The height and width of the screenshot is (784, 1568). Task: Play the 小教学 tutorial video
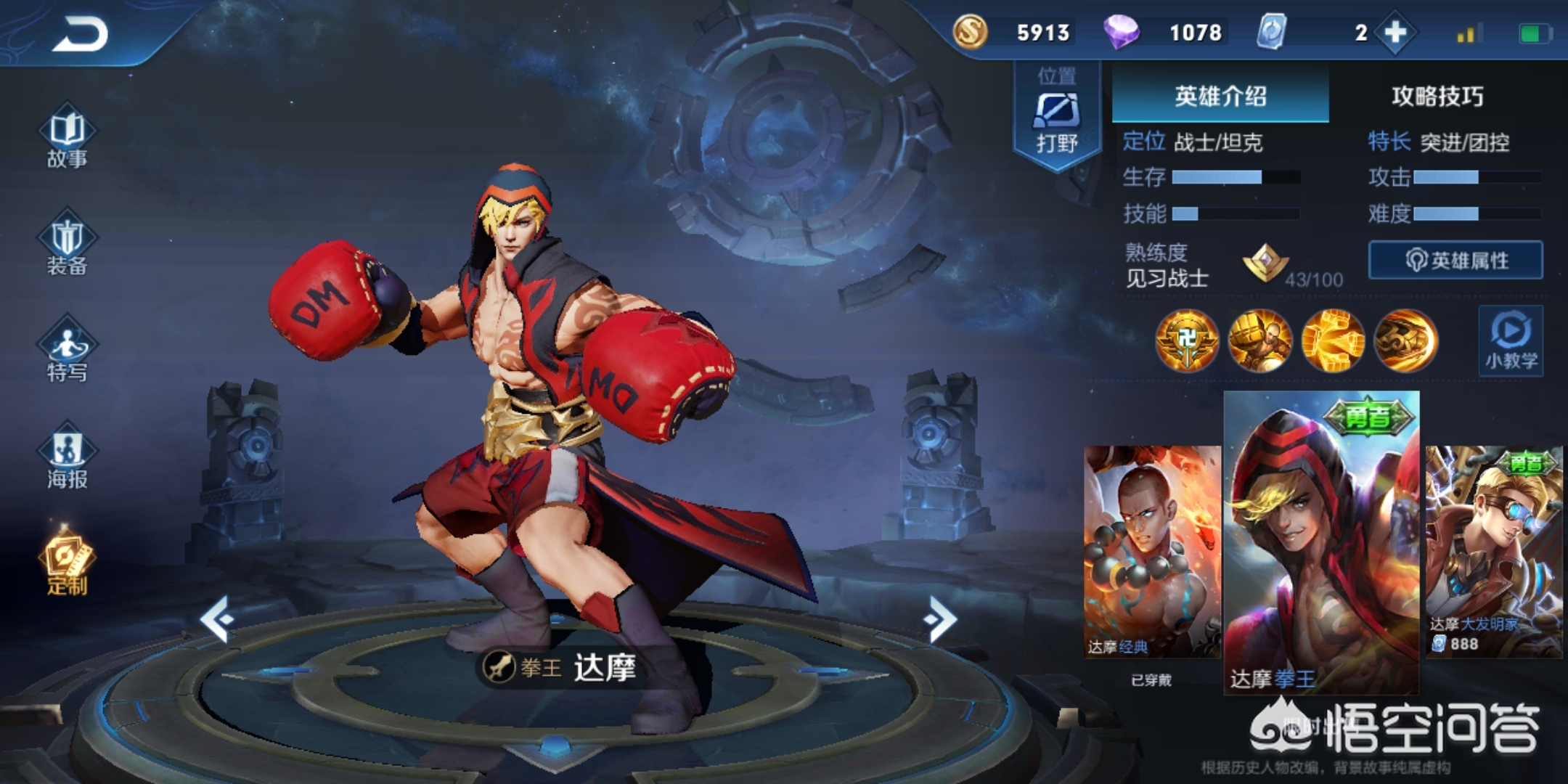[x=1511, y=341]
